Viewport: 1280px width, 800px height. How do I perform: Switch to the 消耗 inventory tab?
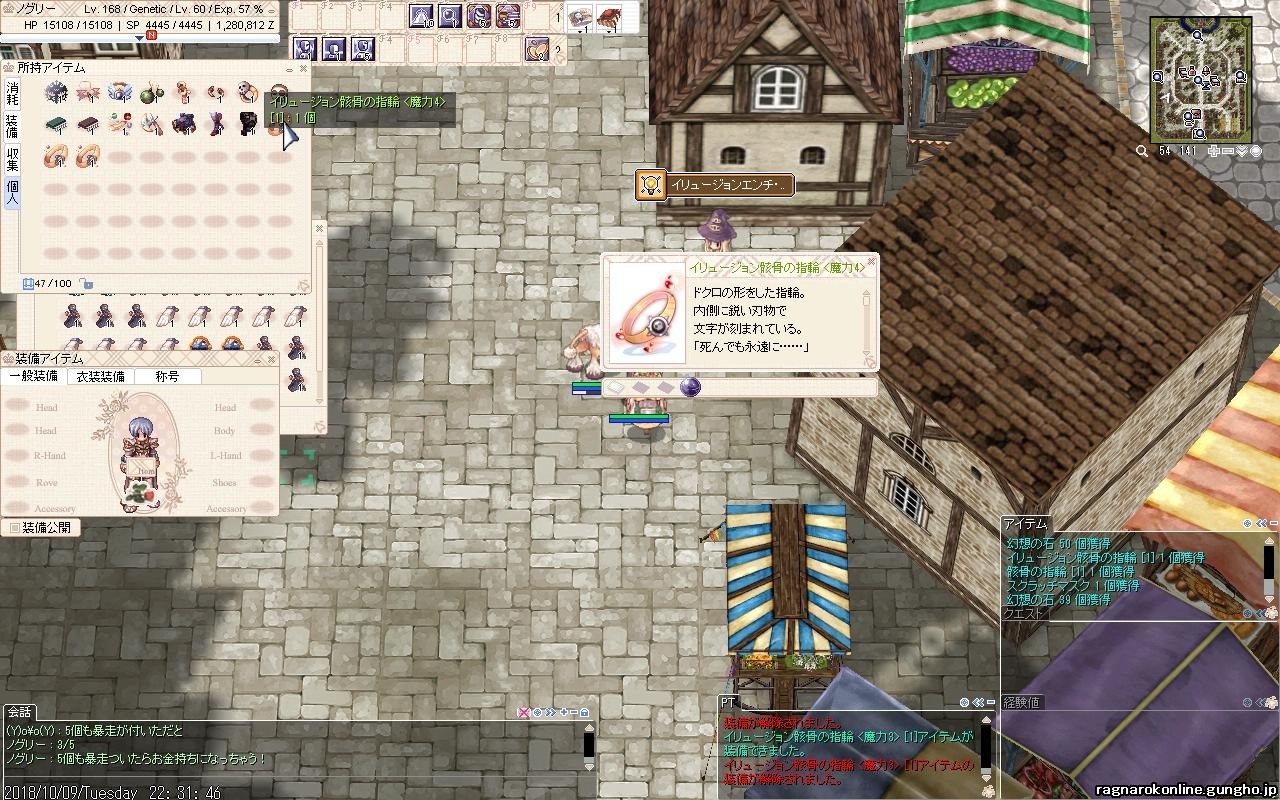pos(12,94)
